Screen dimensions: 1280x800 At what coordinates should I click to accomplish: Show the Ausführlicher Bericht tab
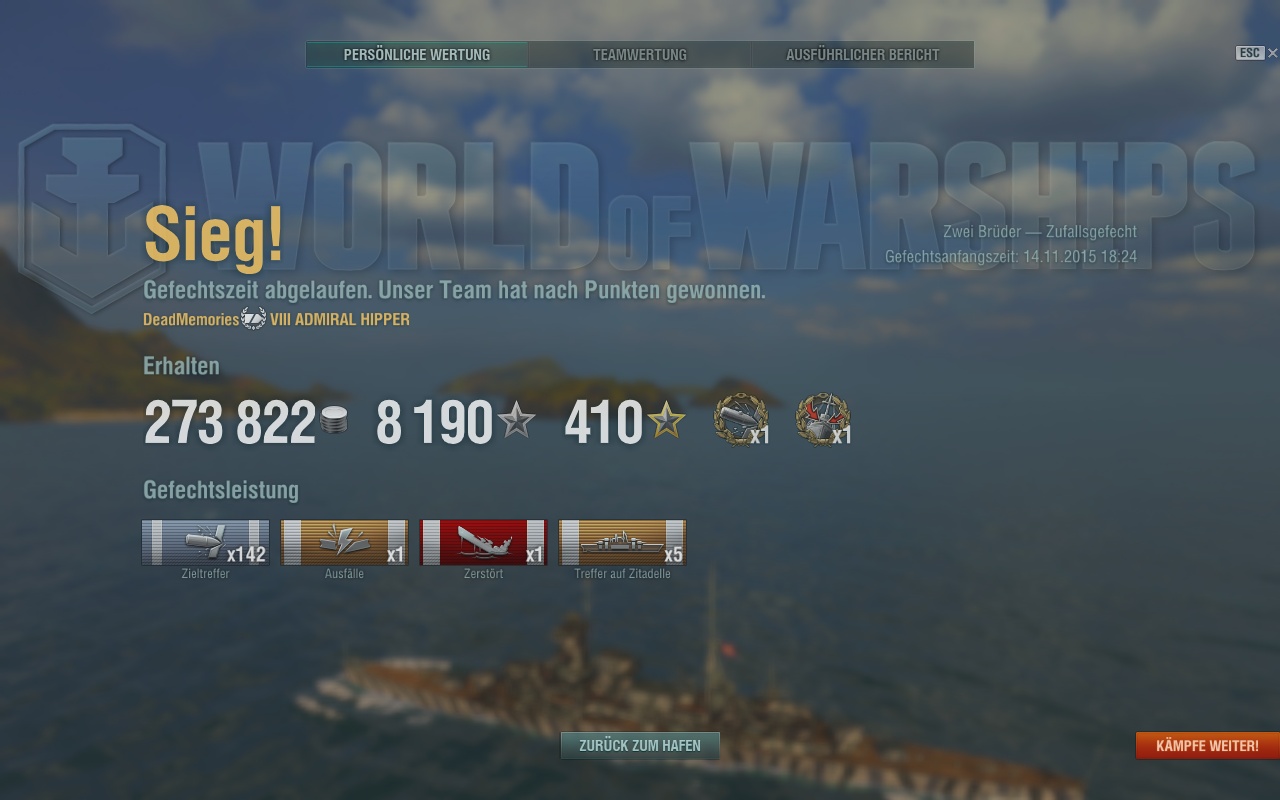click(862, 55)
